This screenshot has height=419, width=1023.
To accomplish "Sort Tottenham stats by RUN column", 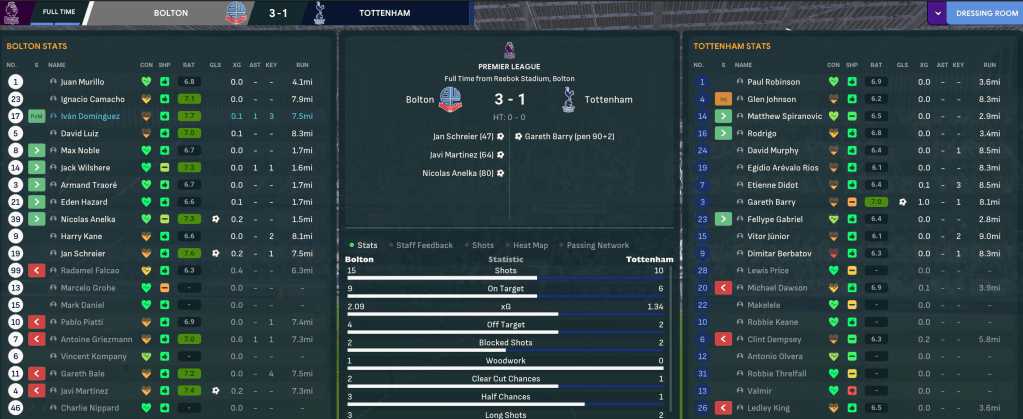I will click(x=986, y=65).
